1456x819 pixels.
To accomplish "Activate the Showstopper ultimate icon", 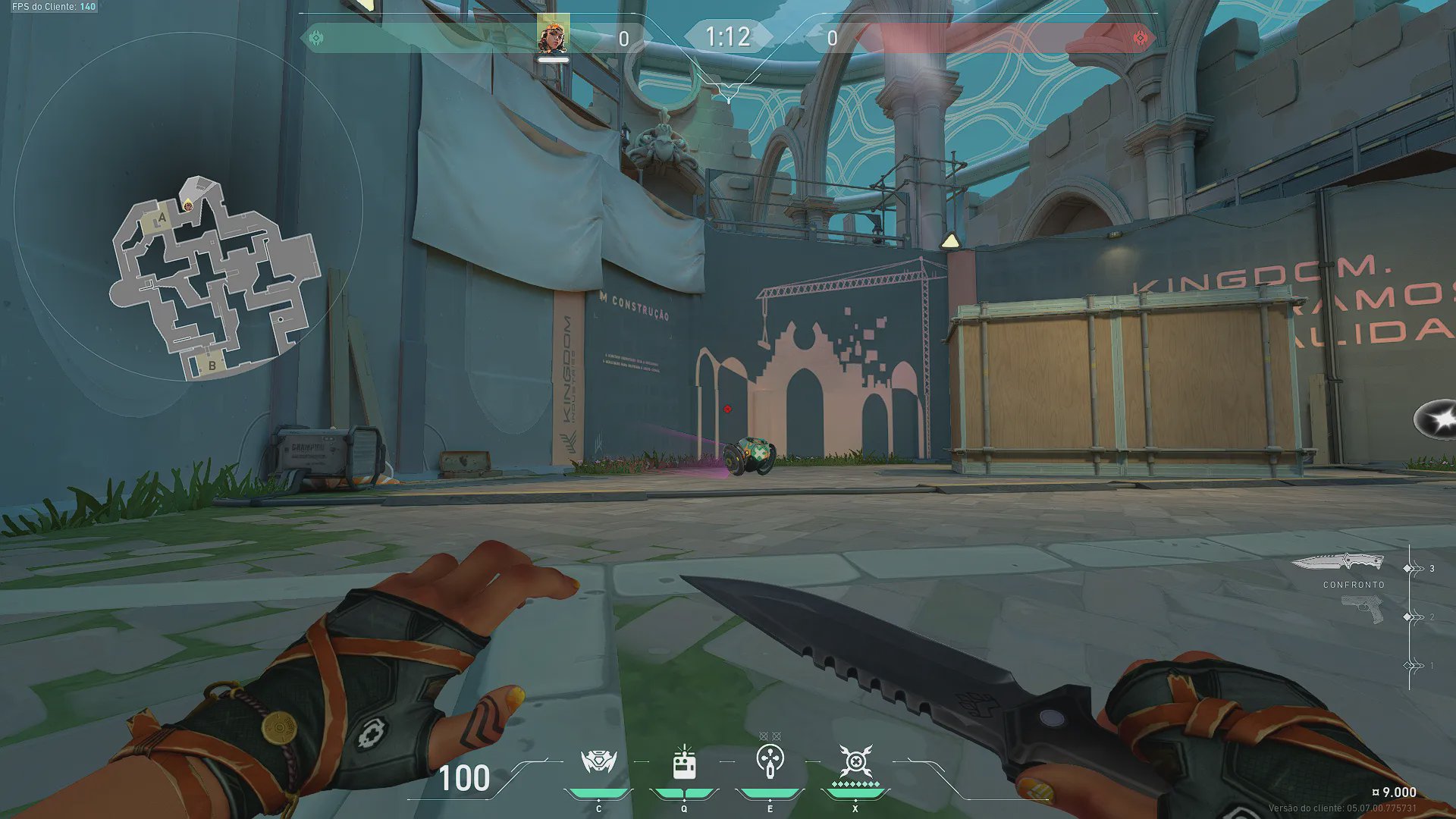I will (855, 761).
